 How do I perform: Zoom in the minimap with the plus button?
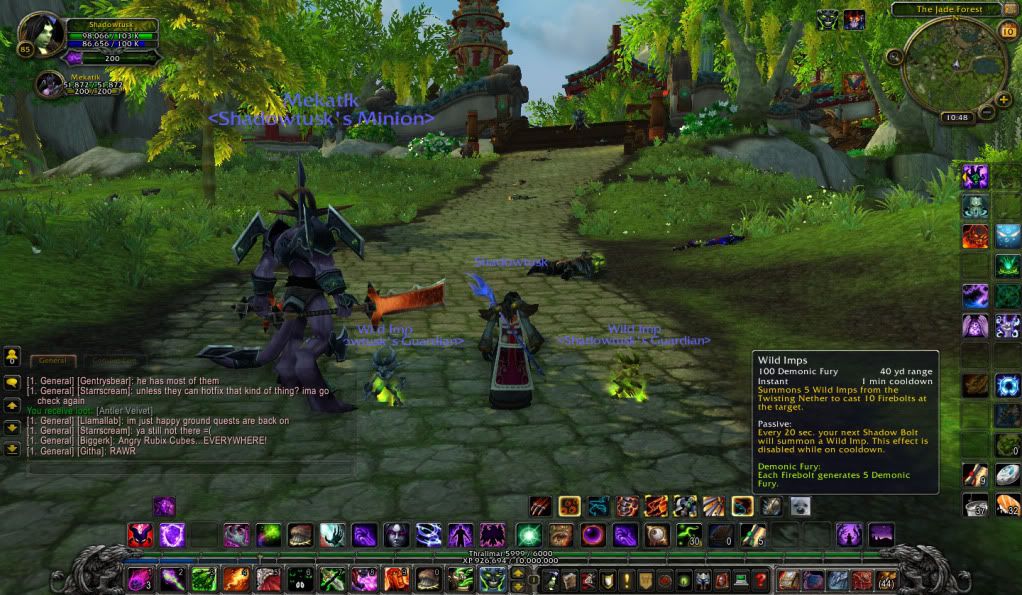pyautogui.click(x=1002, y=98)
